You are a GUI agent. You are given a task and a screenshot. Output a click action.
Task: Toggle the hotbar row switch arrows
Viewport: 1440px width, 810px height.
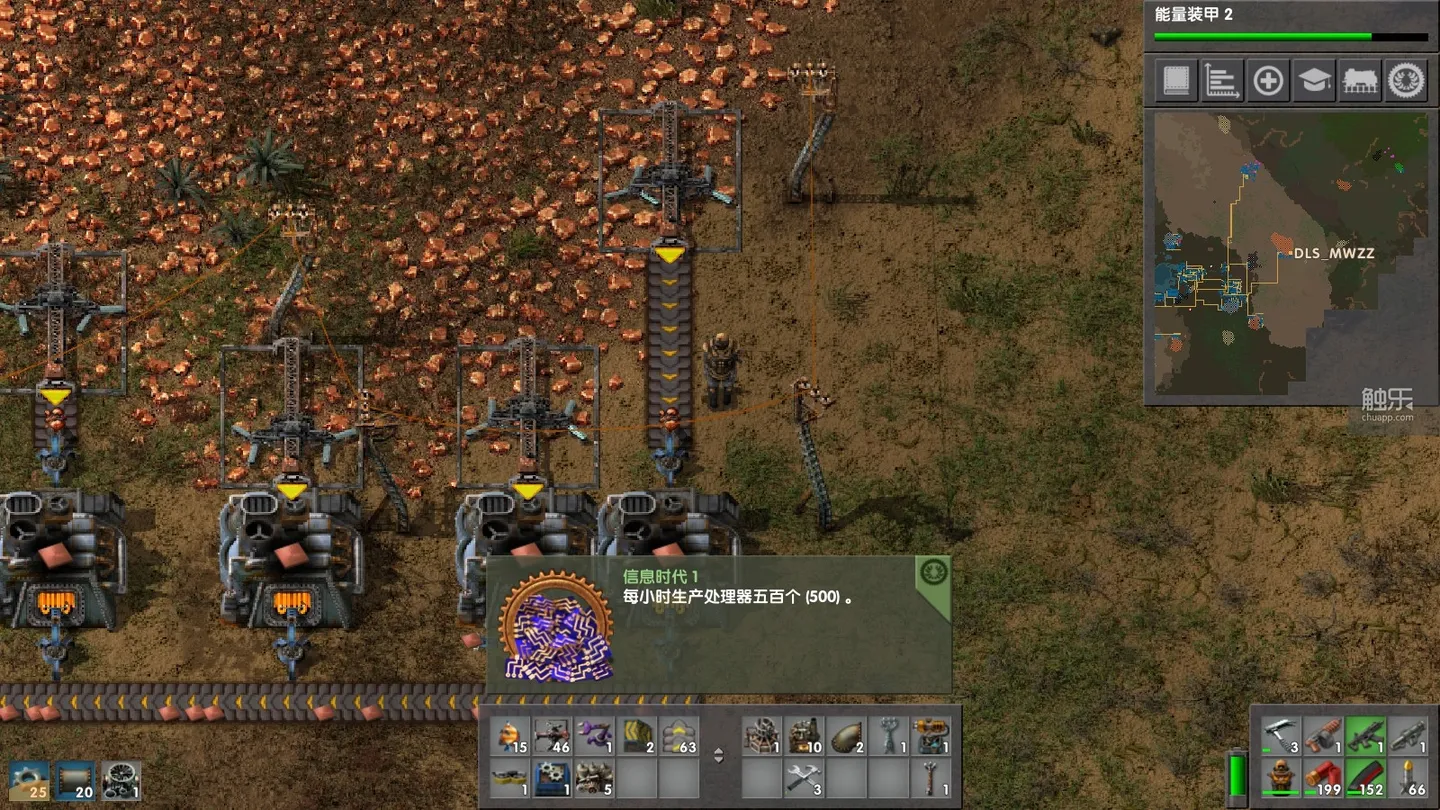click(718, 756)
